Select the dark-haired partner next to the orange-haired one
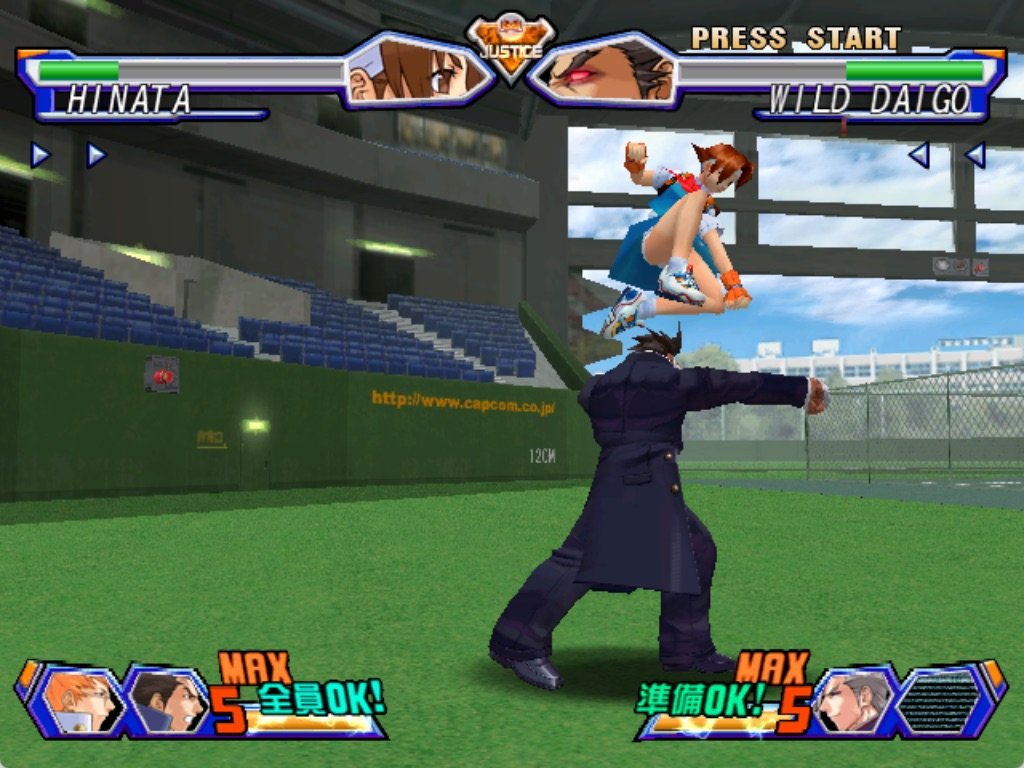1024x768 pixels. [165, 700]
